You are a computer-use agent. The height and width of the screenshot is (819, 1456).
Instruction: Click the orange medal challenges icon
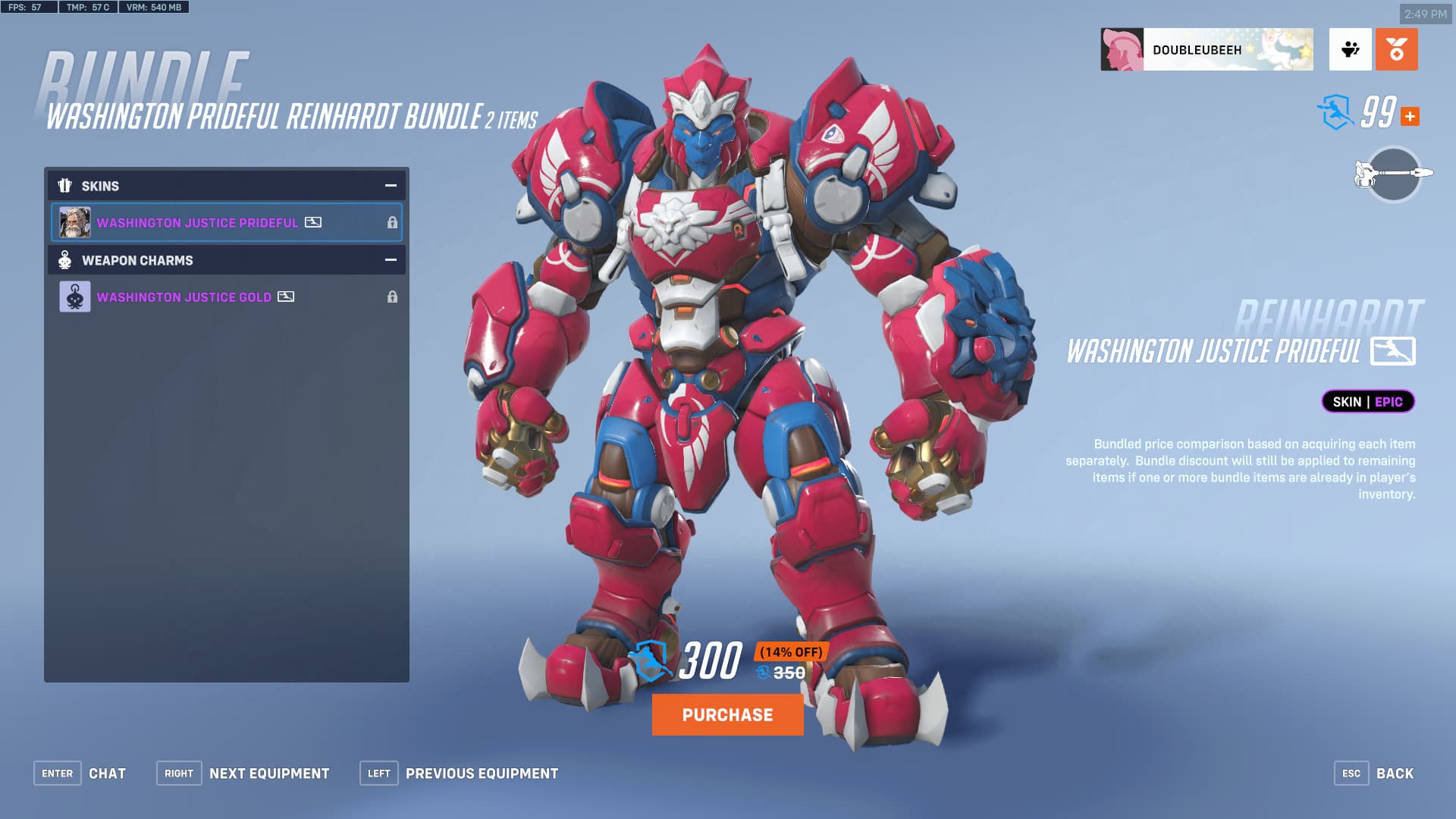point(1396,50)
